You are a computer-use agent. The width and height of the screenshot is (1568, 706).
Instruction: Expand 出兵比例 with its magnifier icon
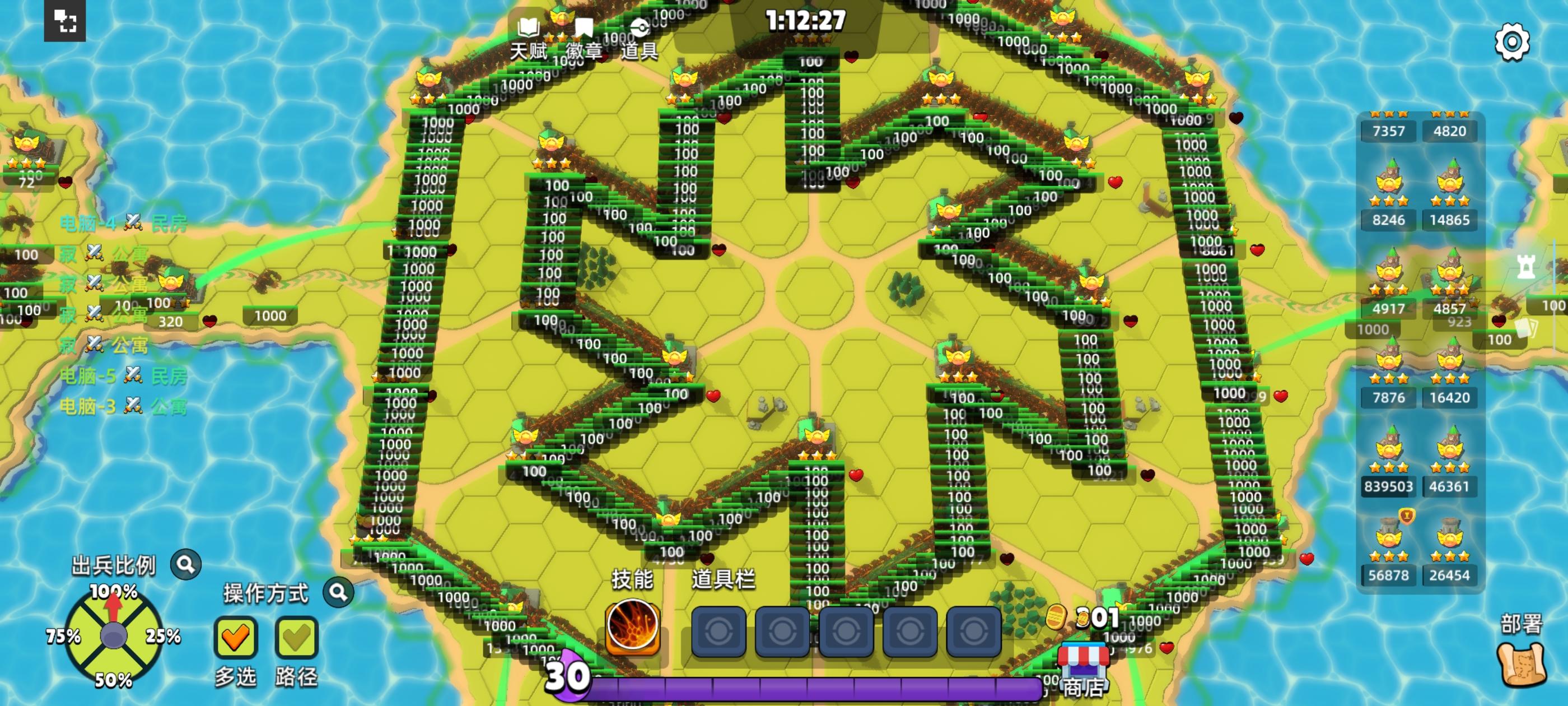(x=186, y=564)
